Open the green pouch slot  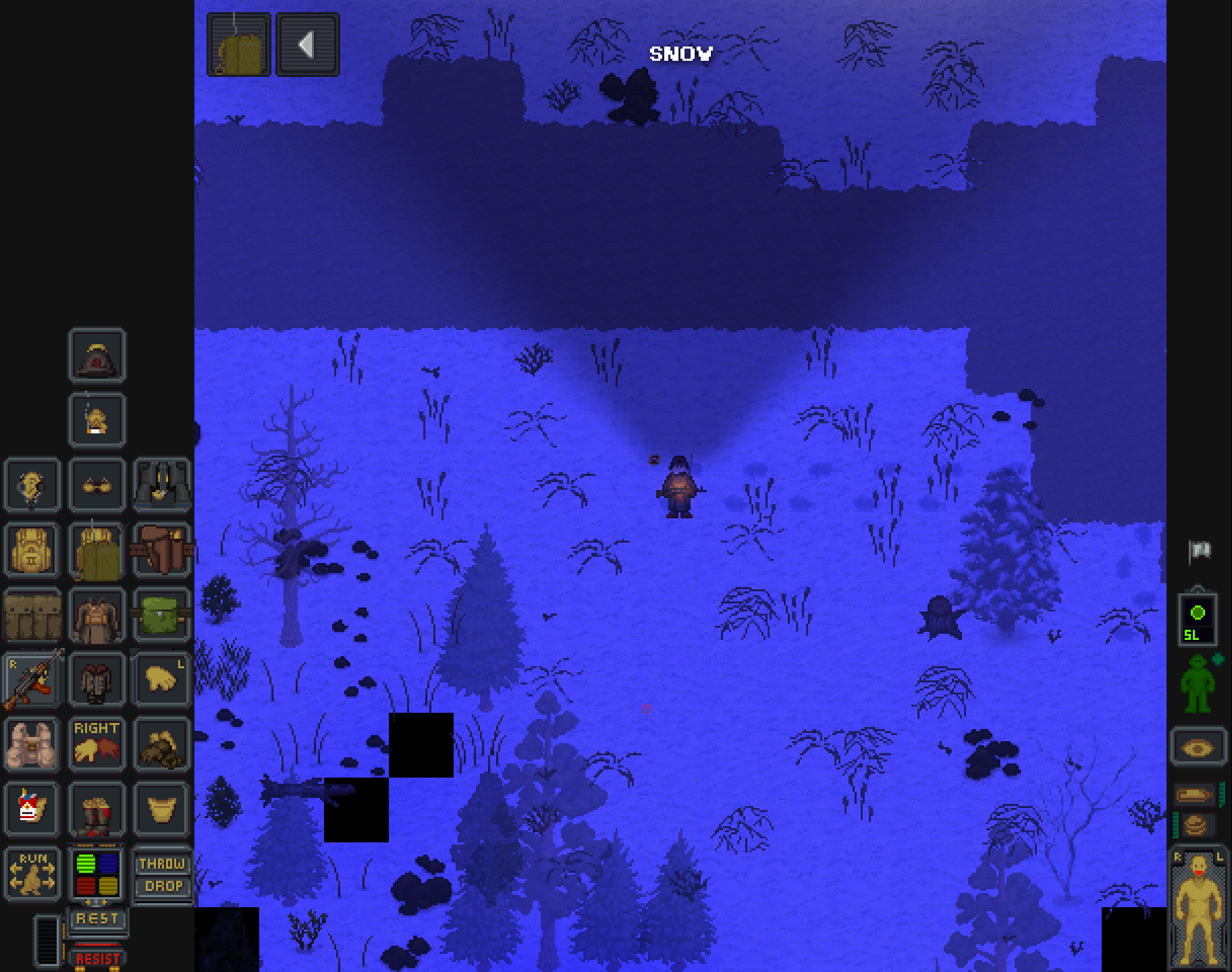[162, 615]
